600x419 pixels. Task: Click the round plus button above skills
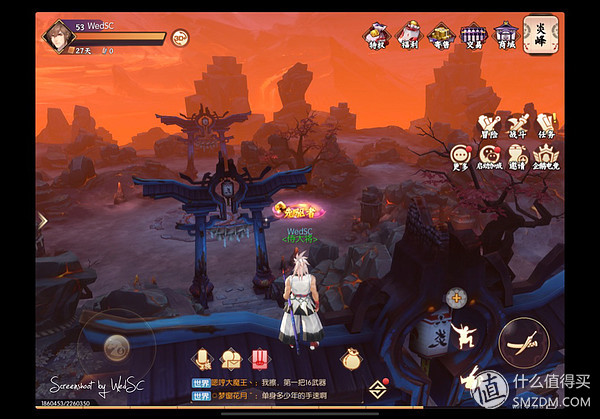[x=456, y=297]
